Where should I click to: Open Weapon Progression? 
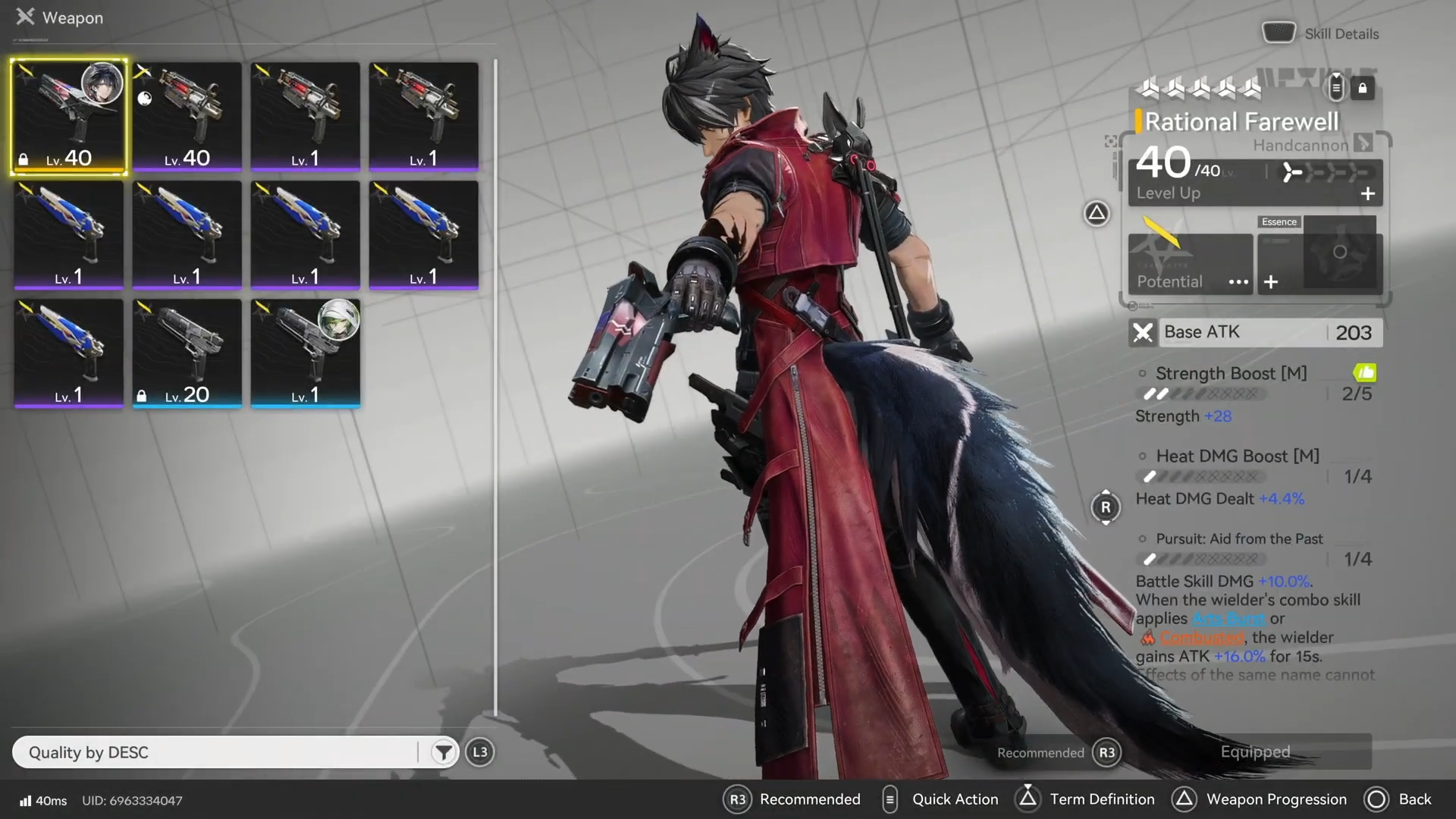click(x=1260, y=799)
